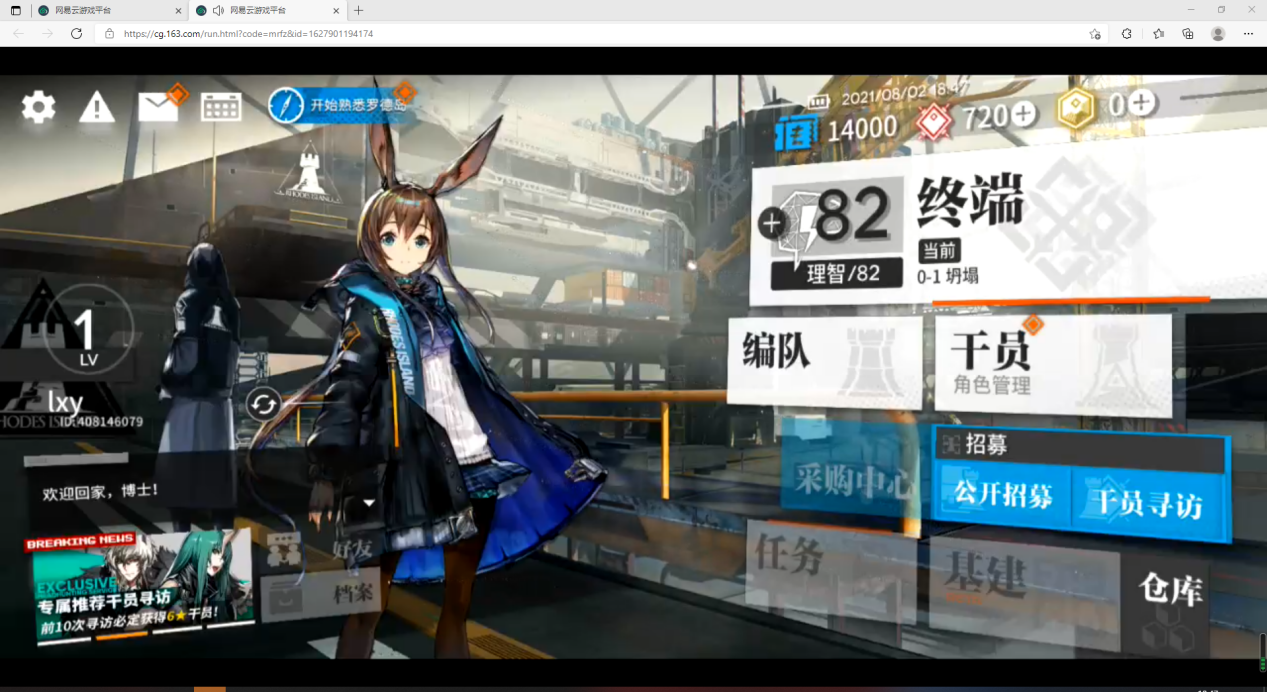
Task: Open the 编队 squad menu
Action: click(x=823, y=360)
